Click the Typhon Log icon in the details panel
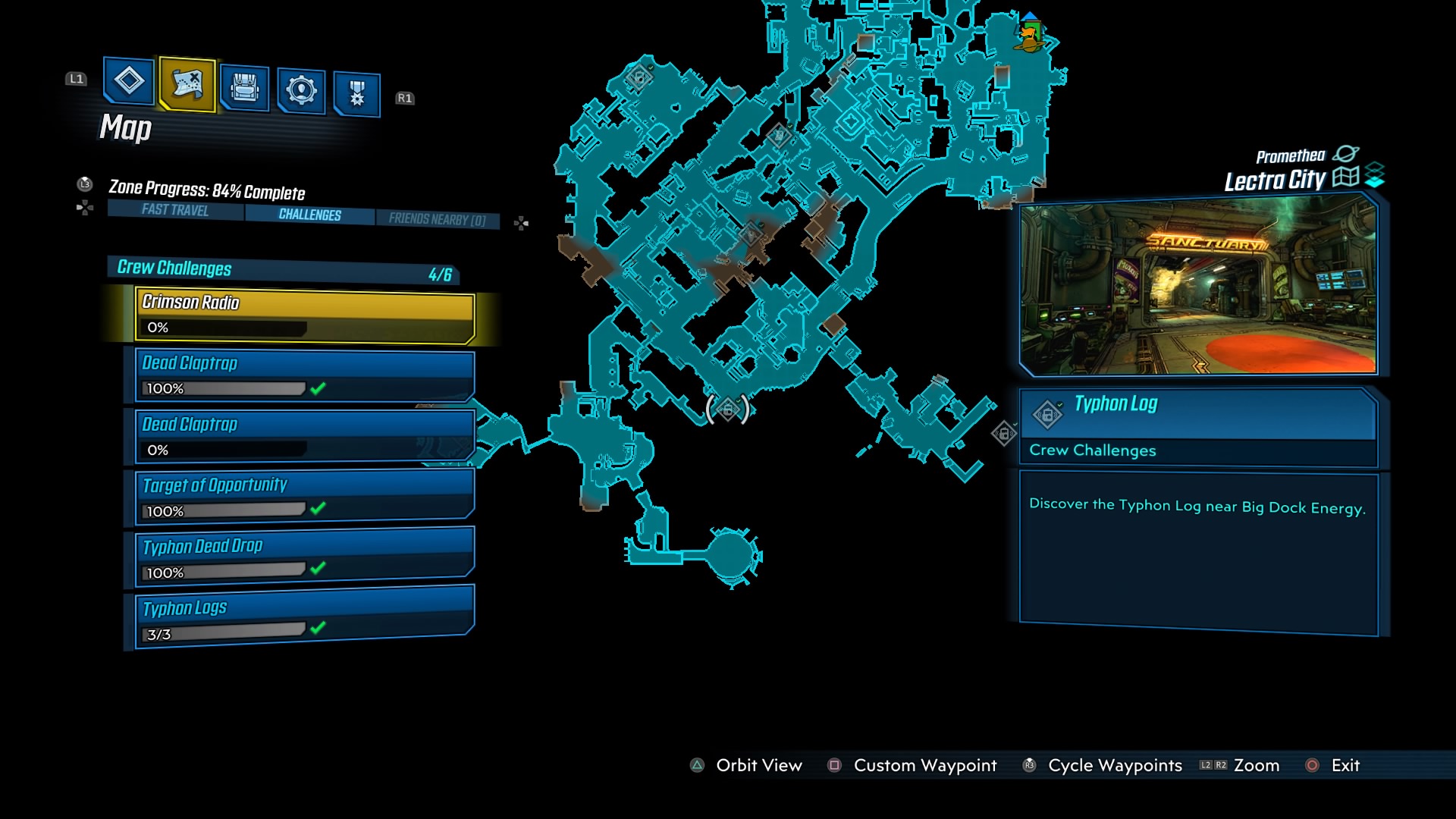This screenshot has width=1456, height=819. tap(1049, 414)
